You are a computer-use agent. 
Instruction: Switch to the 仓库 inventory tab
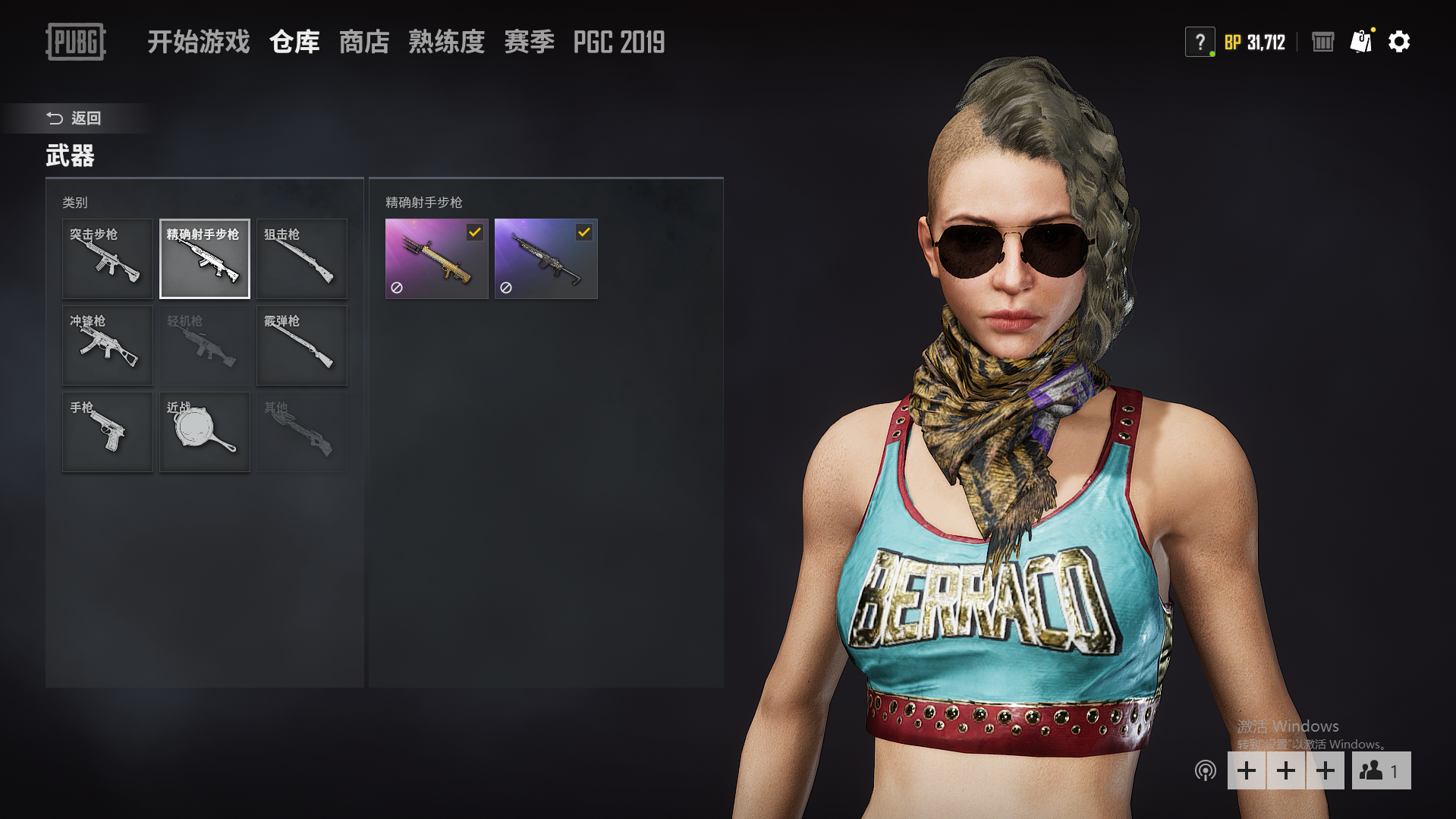pyautogui.click(x=294, y=42)
